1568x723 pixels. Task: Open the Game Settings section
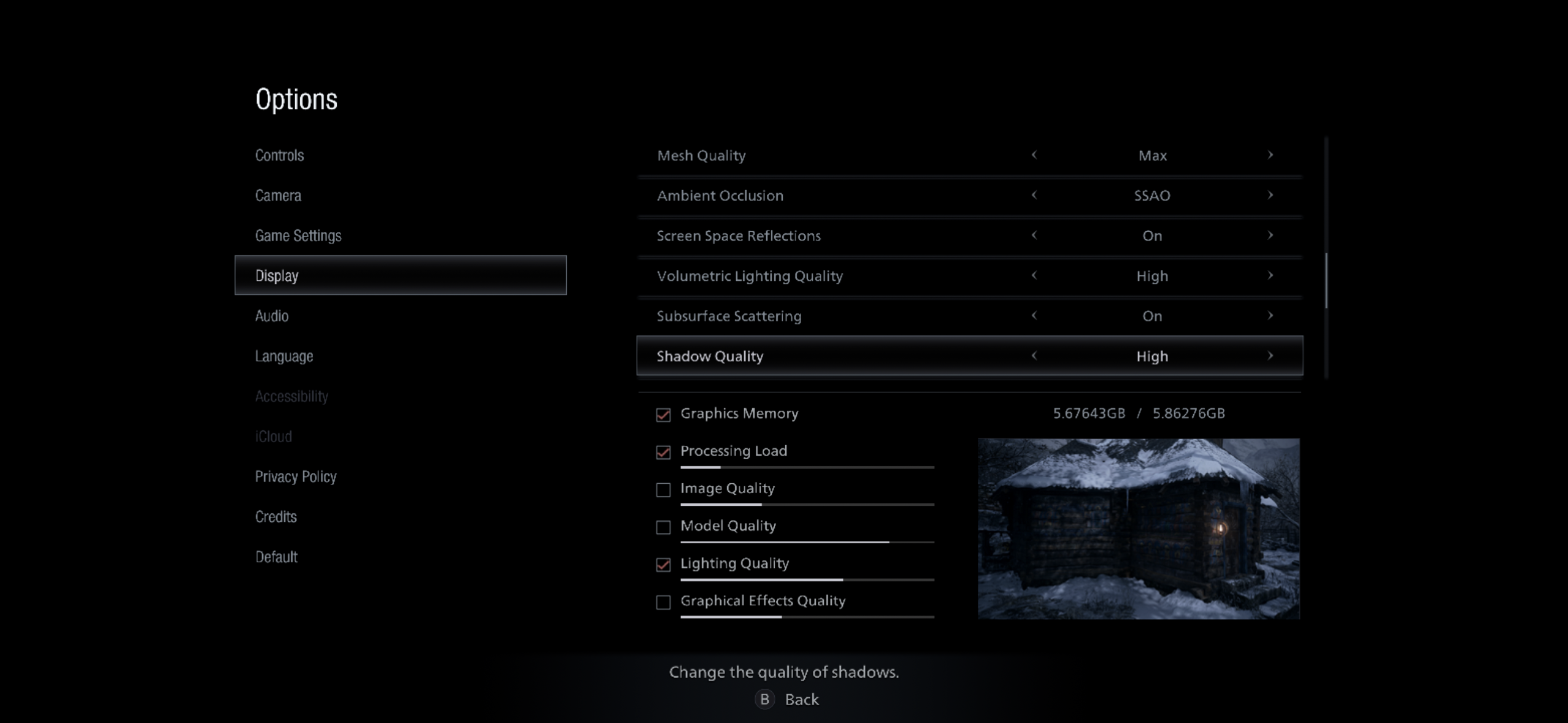[299, 235]
